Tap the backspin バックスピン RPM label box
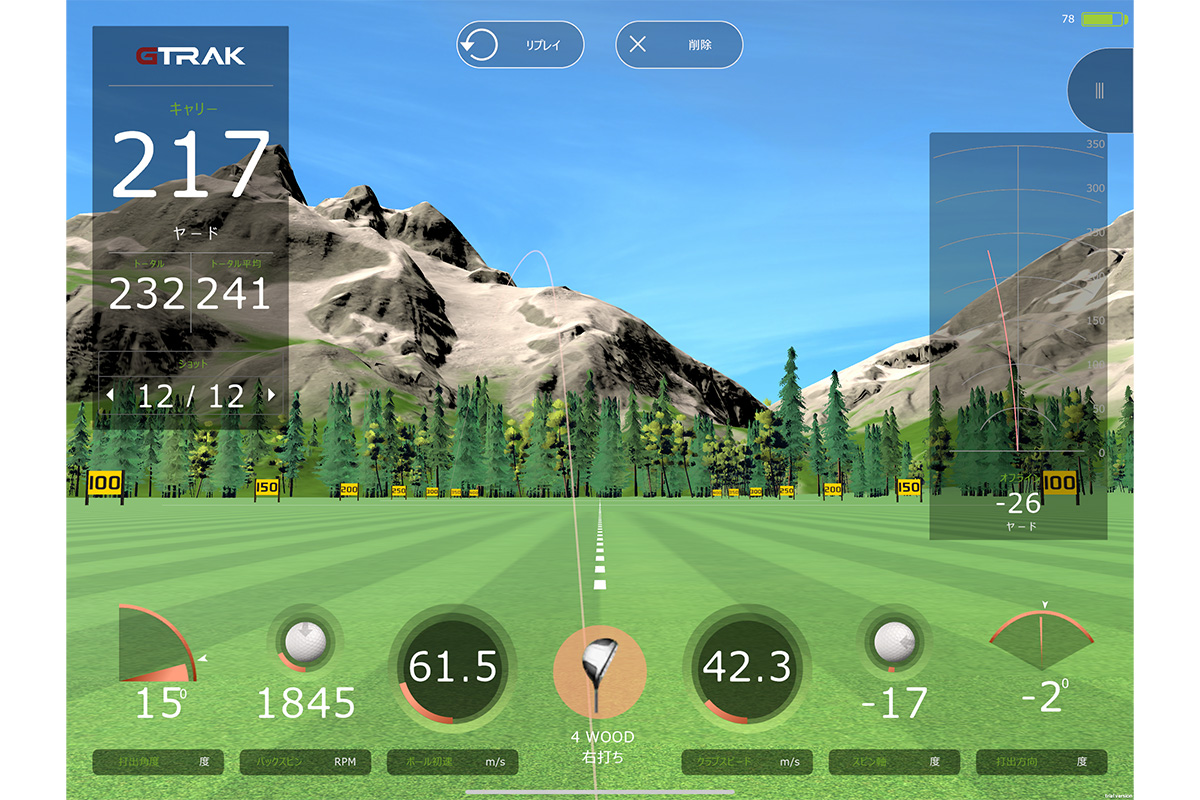The width and height of the screenshot is (1200, 800). click(305, 762)
